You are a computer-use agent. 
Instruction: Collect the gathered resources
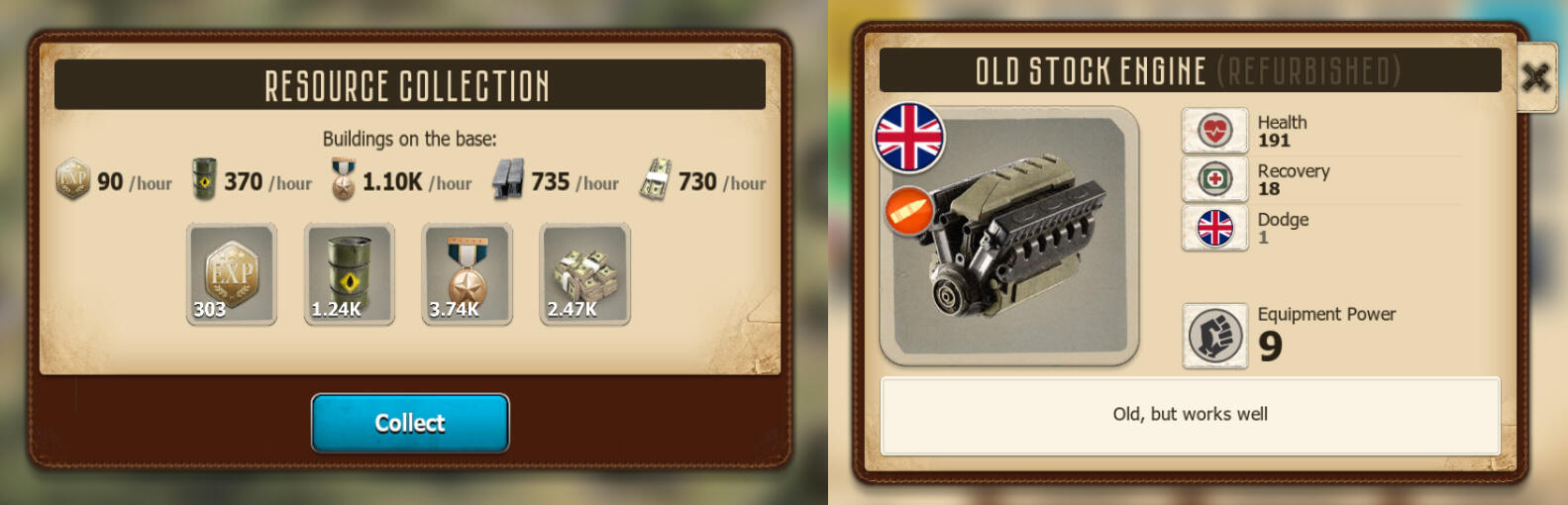tap(410, 423)
